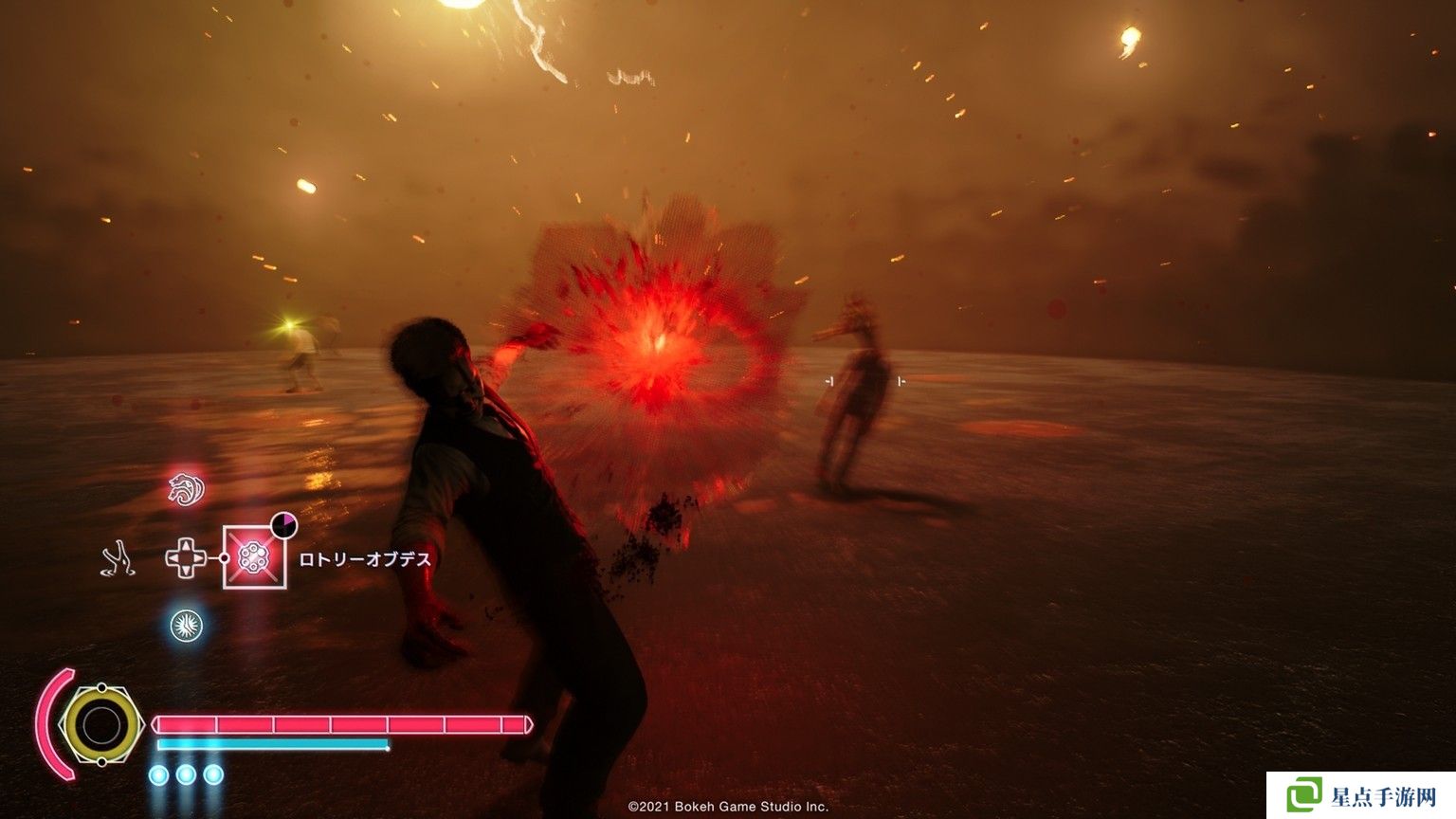Screen dimensions: 1456x819
Task: Click the 星点手游网 site logo
Action: click(x=1361, y=796)
